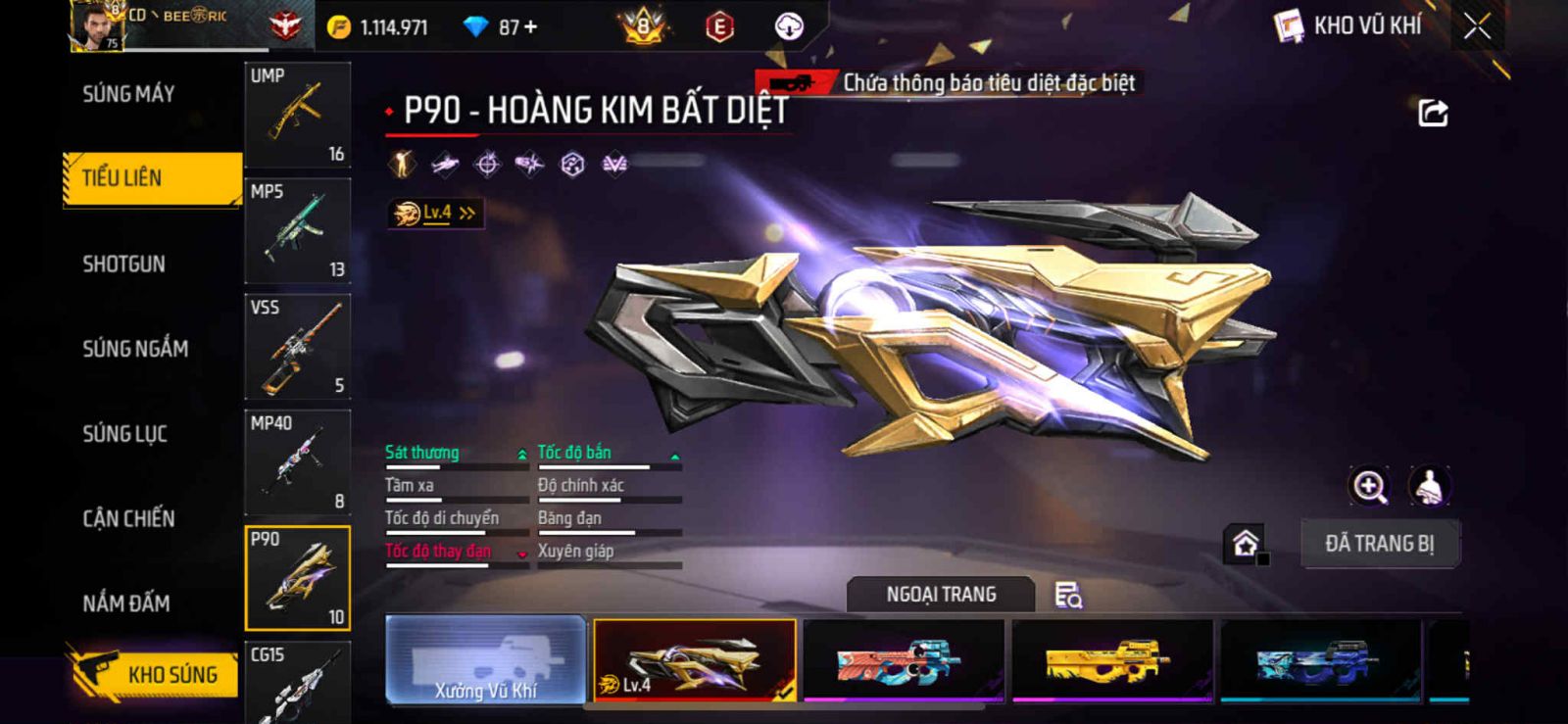The height and width of the screenshot is (724, 1568).
Task: Open the Lv.4 skin upgrade badge
Action: [x=435, y=213]
